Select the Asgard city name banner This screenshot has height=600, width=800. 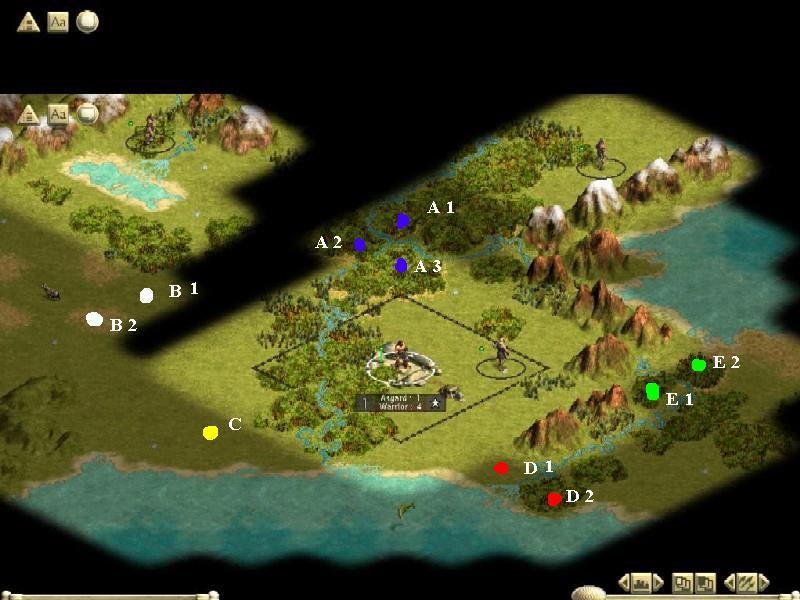[x=400, y=402]
